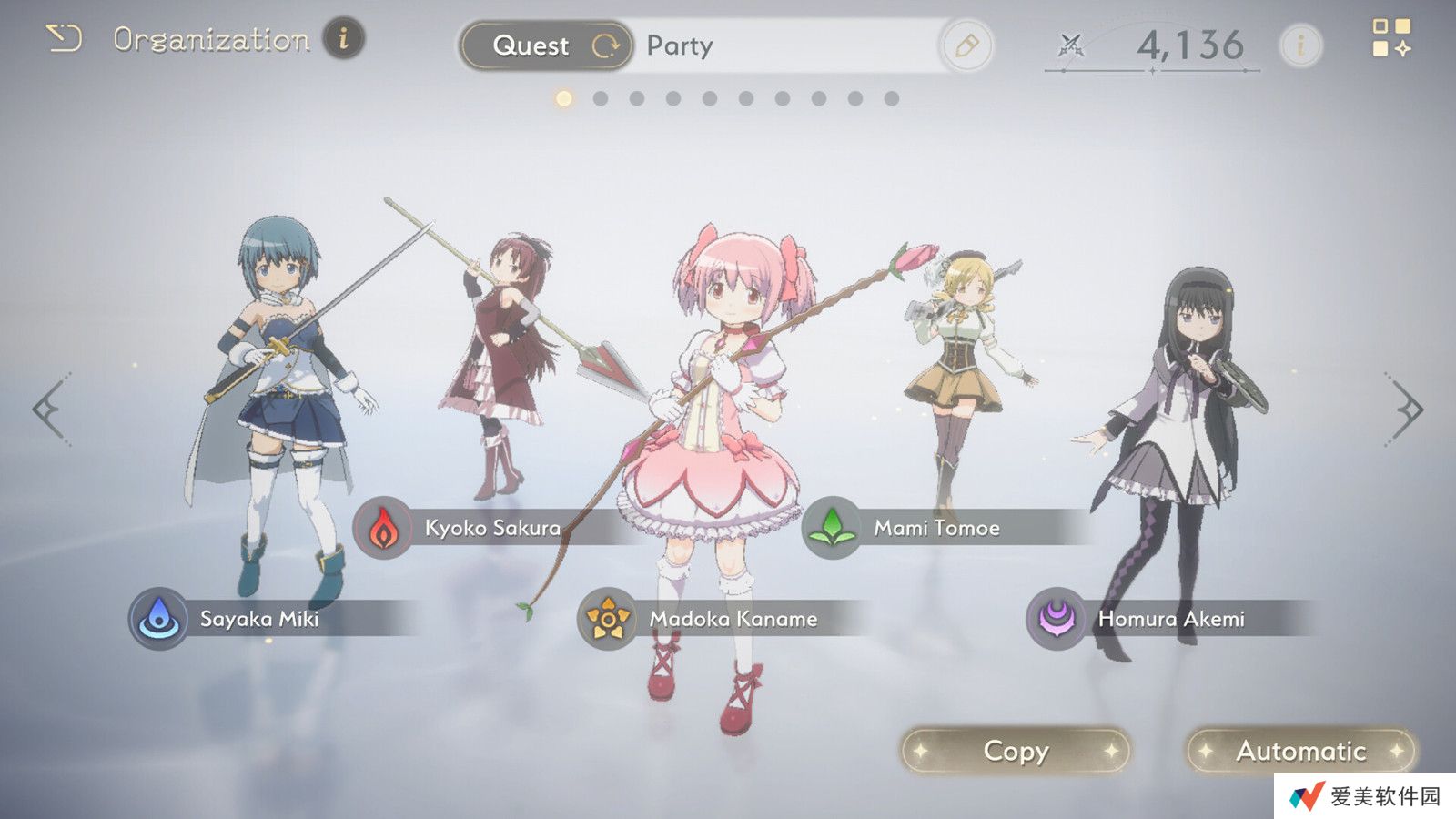Select Mami Tomoe's party slot

pyautogui.click(x=935, y=528)
